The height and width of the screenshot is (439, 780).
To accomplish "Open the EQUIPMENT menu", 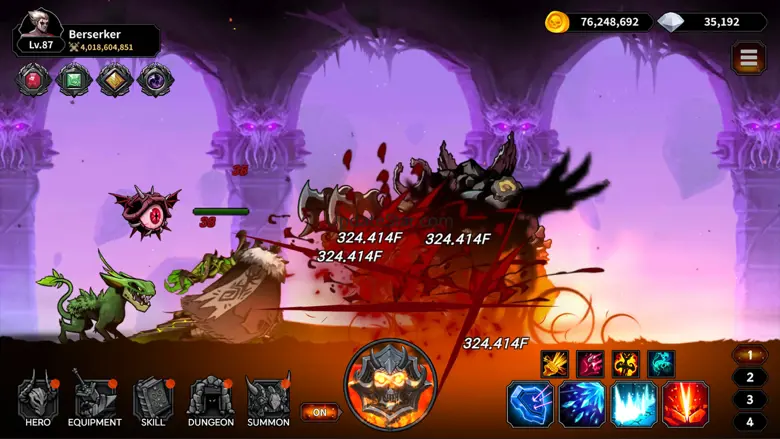I will (x=95, y=400).
